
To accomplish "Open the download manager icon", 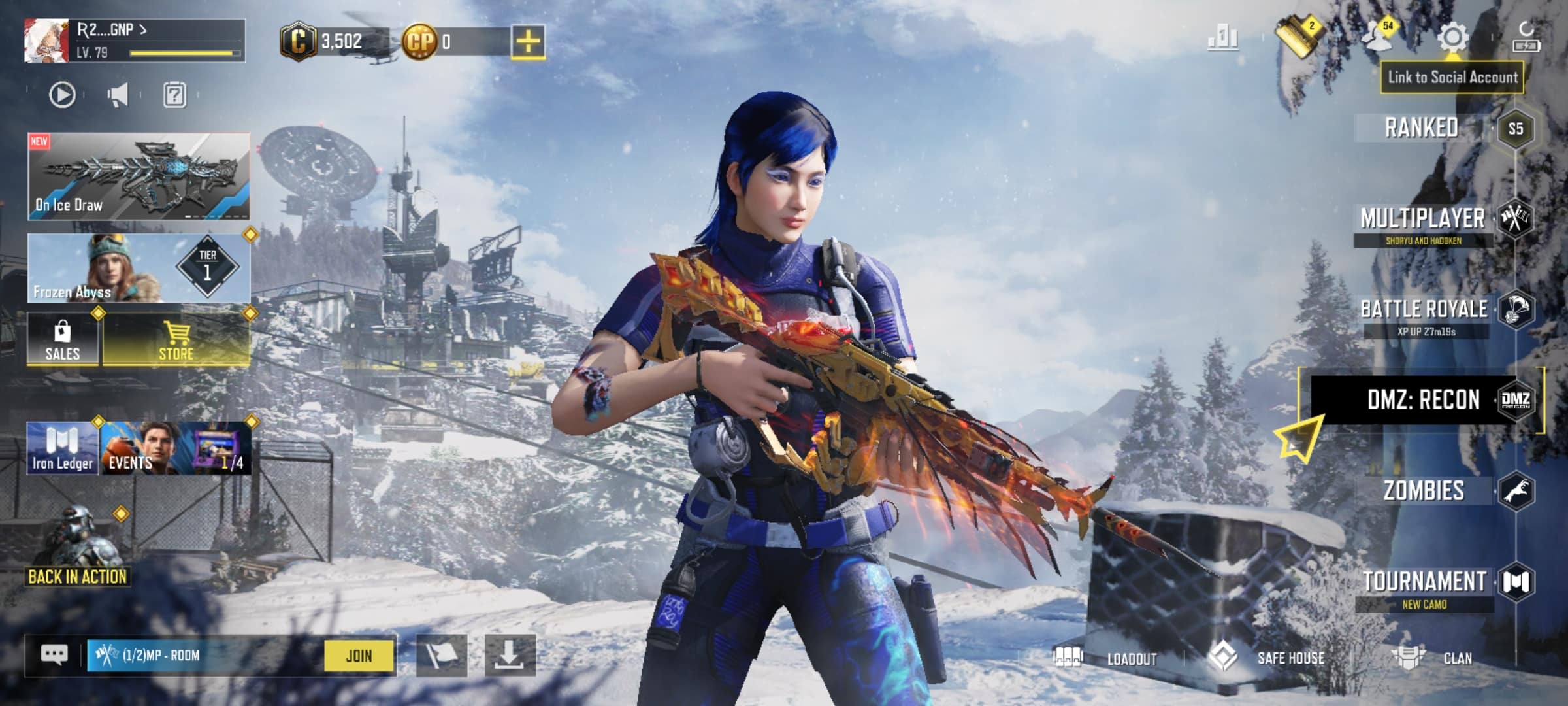I will click(x=510, y=655).
